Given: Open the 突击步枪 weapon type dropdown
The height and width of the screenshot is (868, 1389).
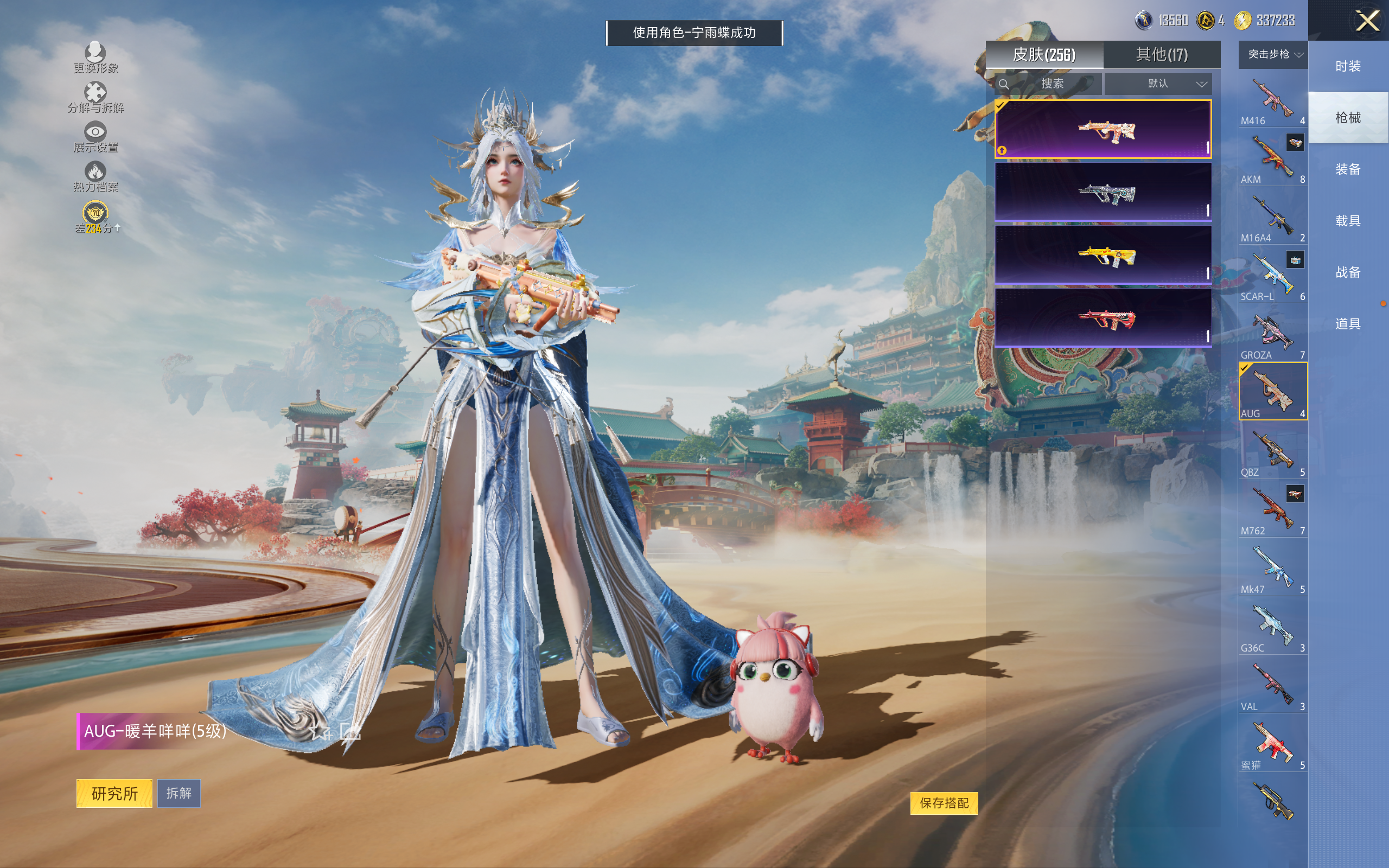Looking at the screenshot, I should tap(1272, 55).
